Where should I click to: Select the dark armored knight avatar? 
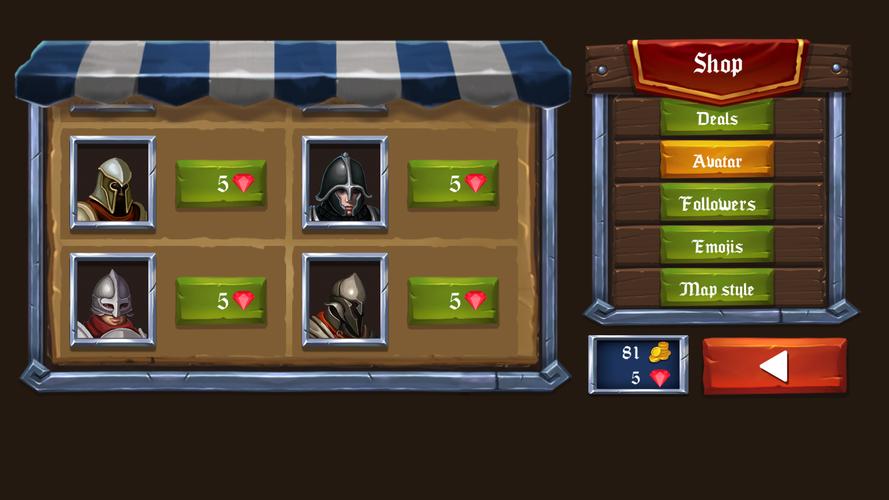click(345, 300)
